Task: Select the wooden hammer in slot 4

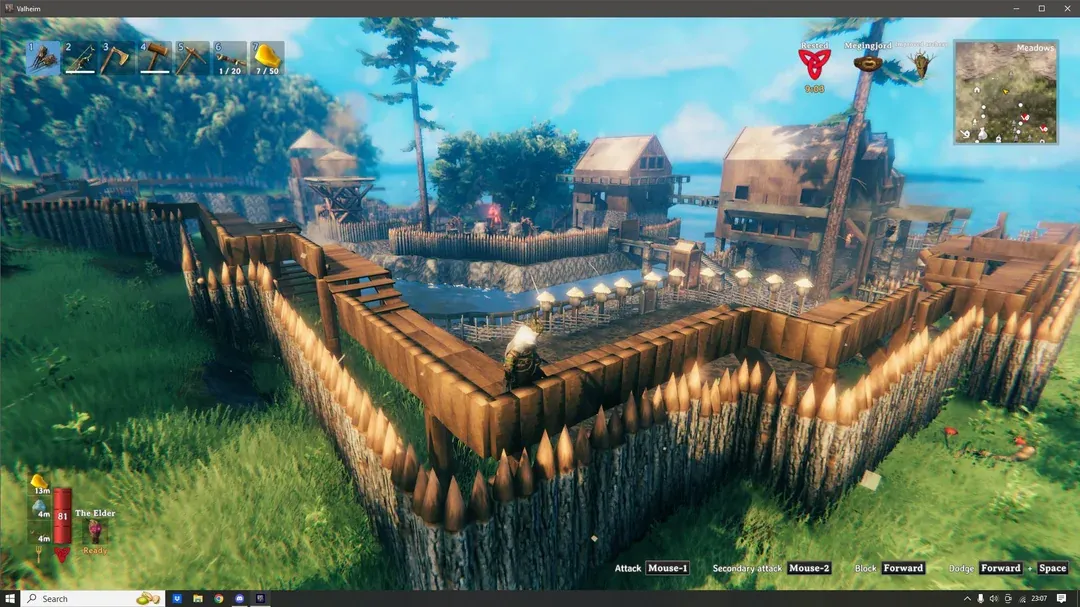Action: click(155, 58)
